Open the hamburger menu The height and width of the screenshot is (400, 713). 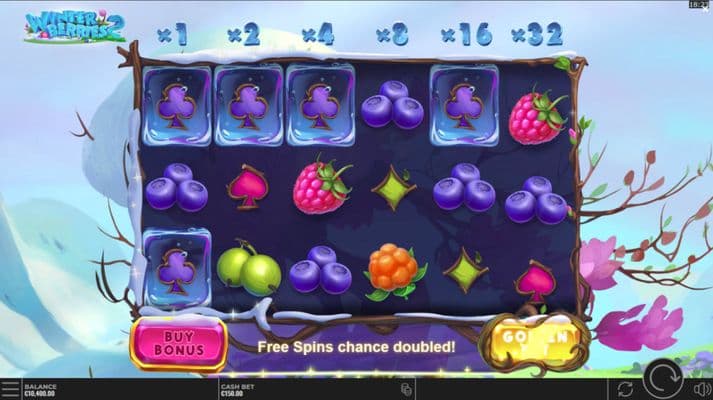tap(10, 388)
